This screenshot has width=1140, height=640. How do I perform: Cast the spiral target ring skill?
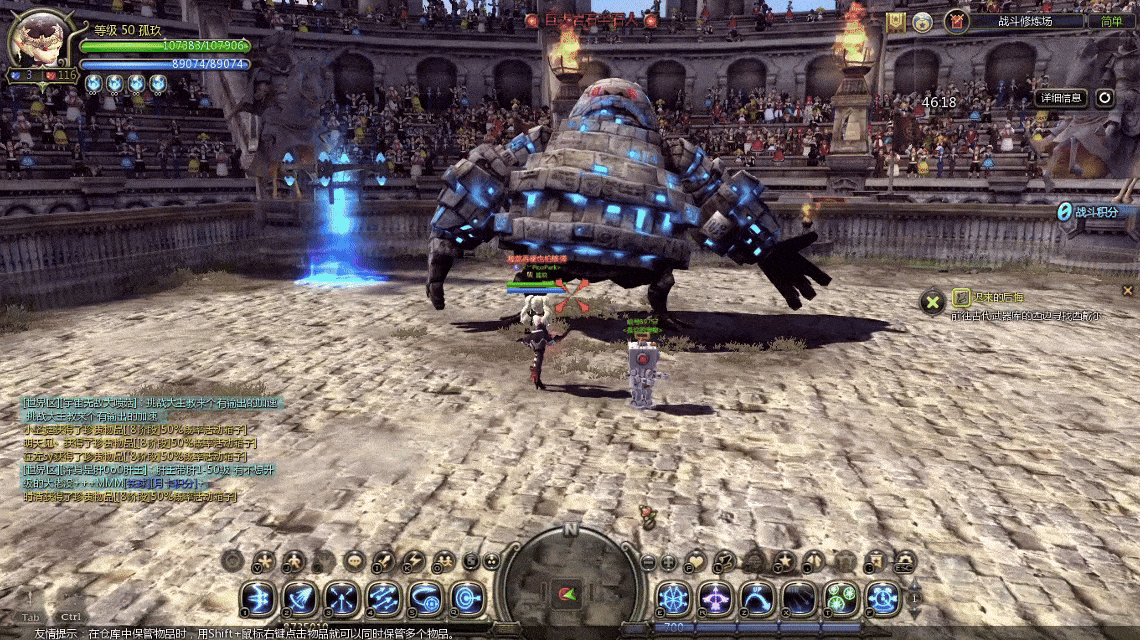click(468, 599)
